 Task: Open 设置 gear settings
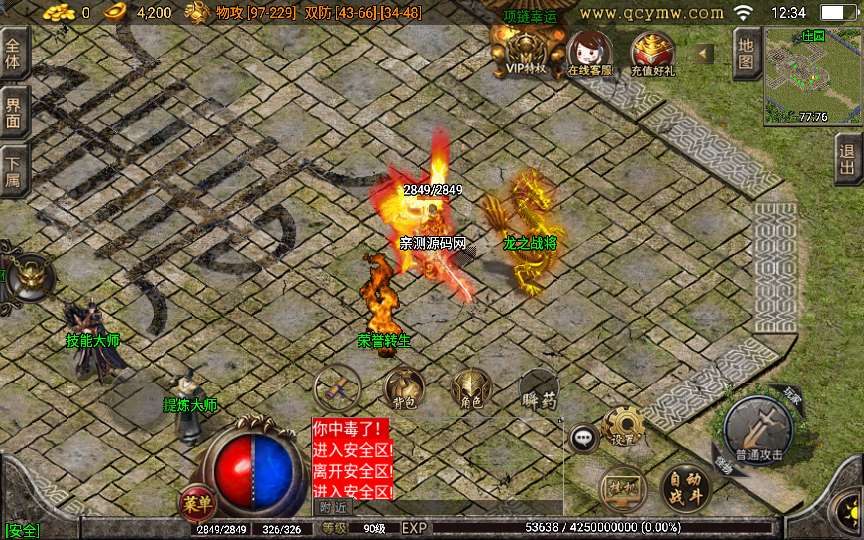[x=625, y=427]
